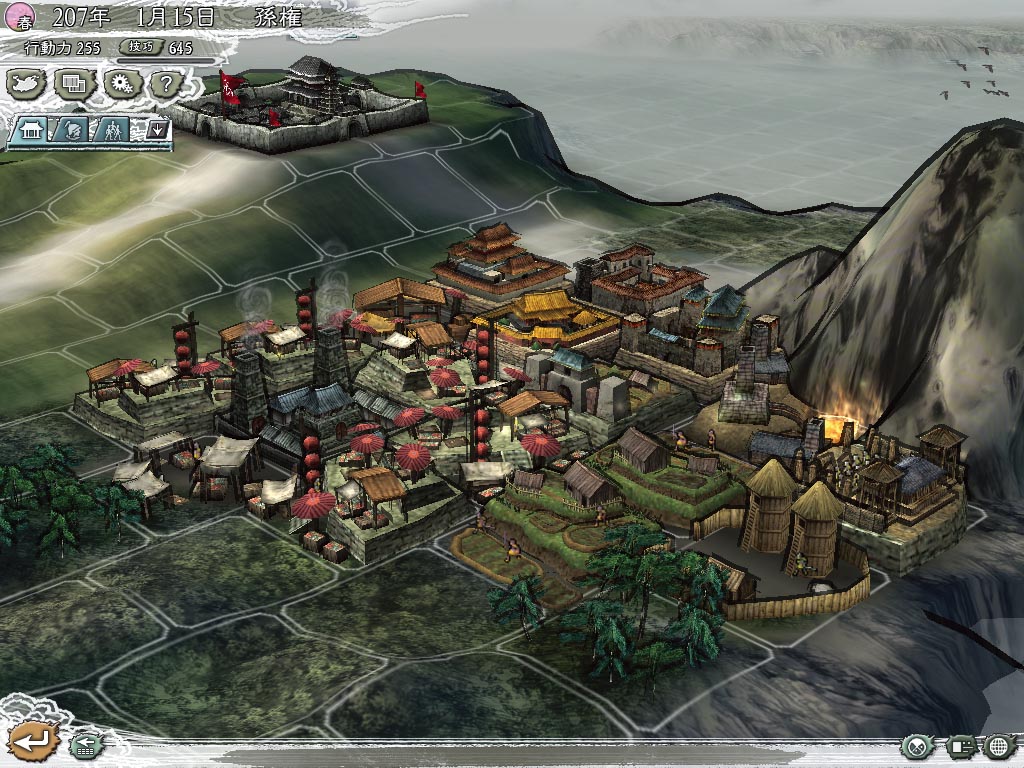Click the green keyboard back-arrow button
The image size is (1024, 768).
click(x=85, y=745)
